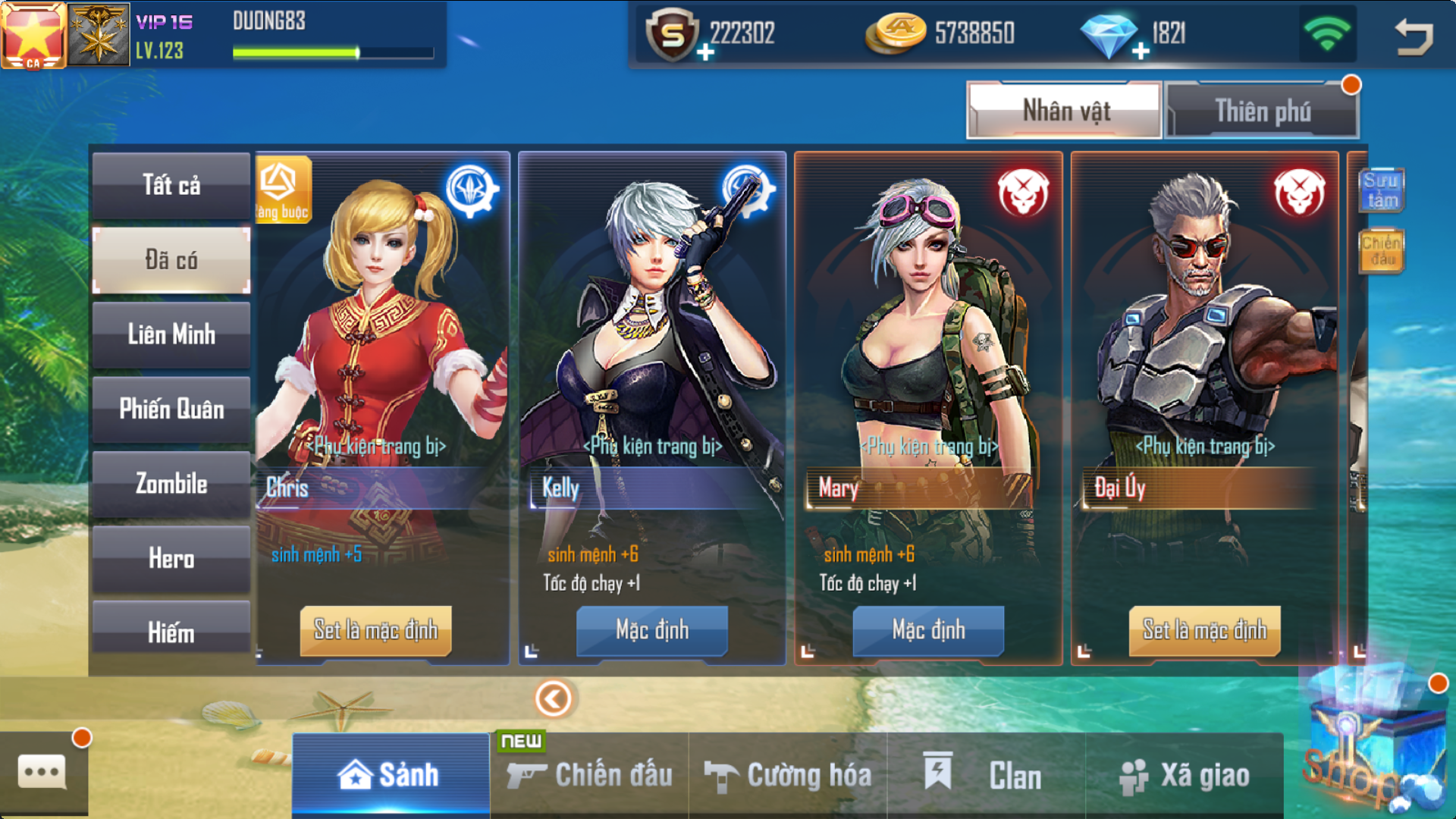
Task: Filter characters by Liên Minh
Action: 171,334
